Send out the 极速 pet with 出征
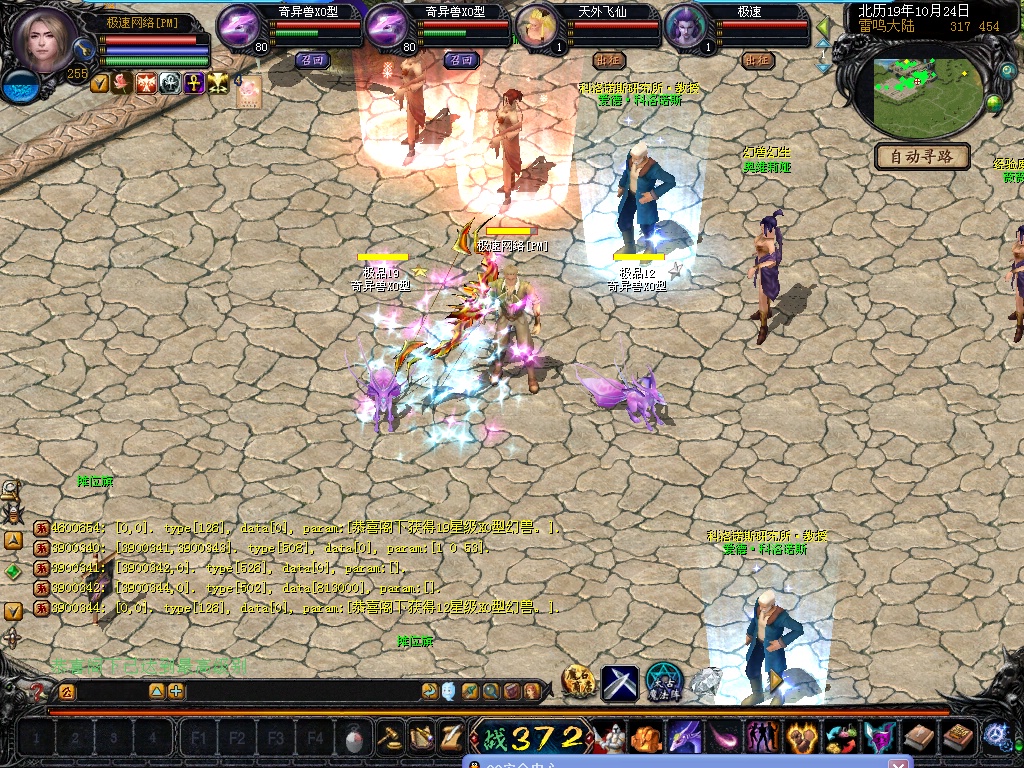1024x768 pixels. [758, 60]
